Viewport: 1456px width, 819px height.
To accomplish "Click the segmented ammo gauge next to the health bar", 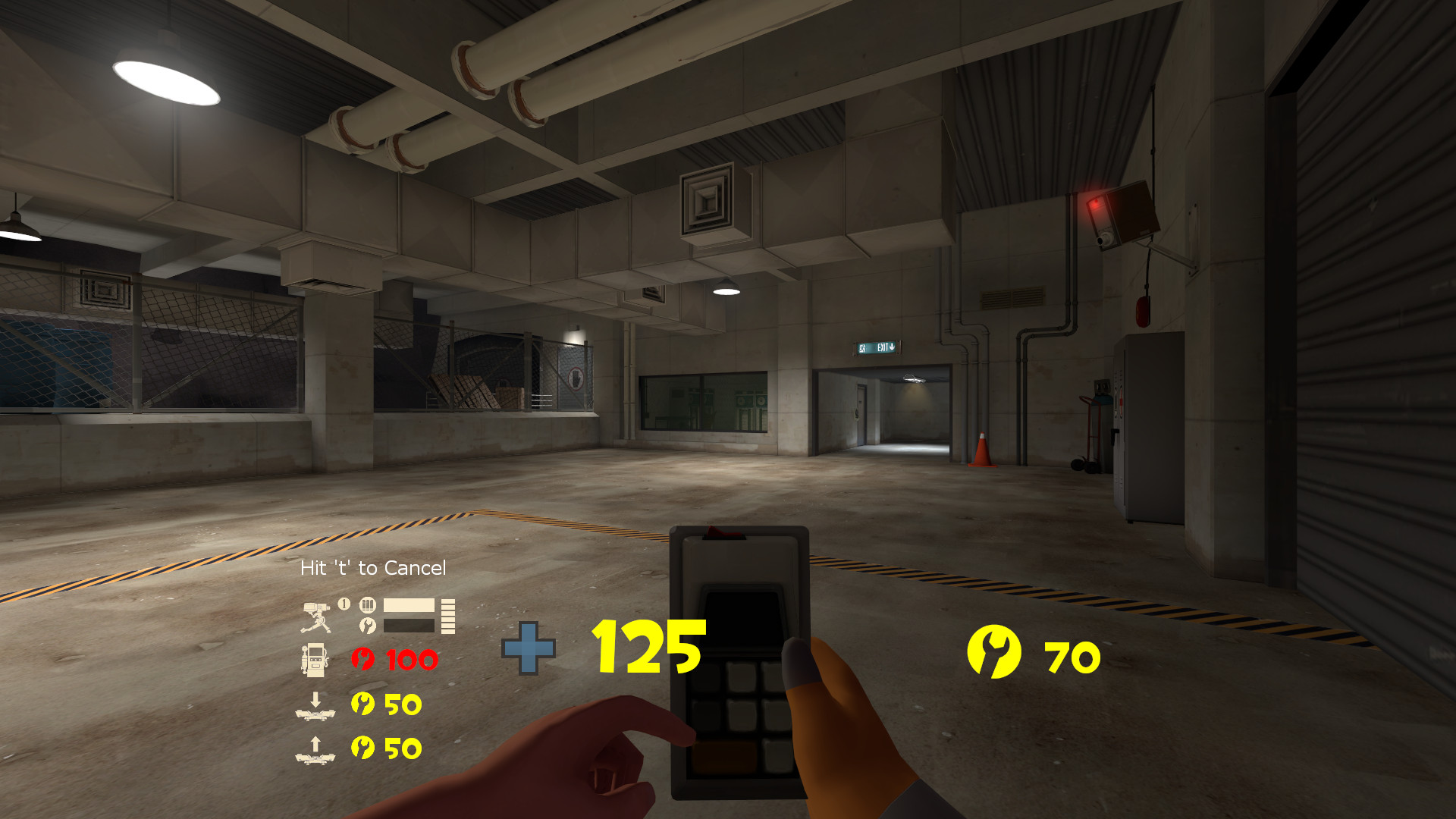I will click(x=448, y=616).
